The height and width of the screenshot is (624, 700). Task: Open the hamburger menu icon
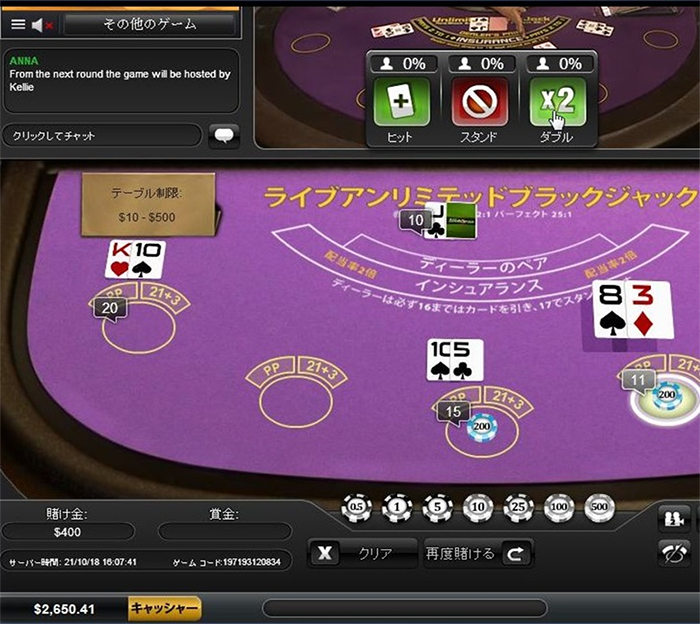click(17, 24)
